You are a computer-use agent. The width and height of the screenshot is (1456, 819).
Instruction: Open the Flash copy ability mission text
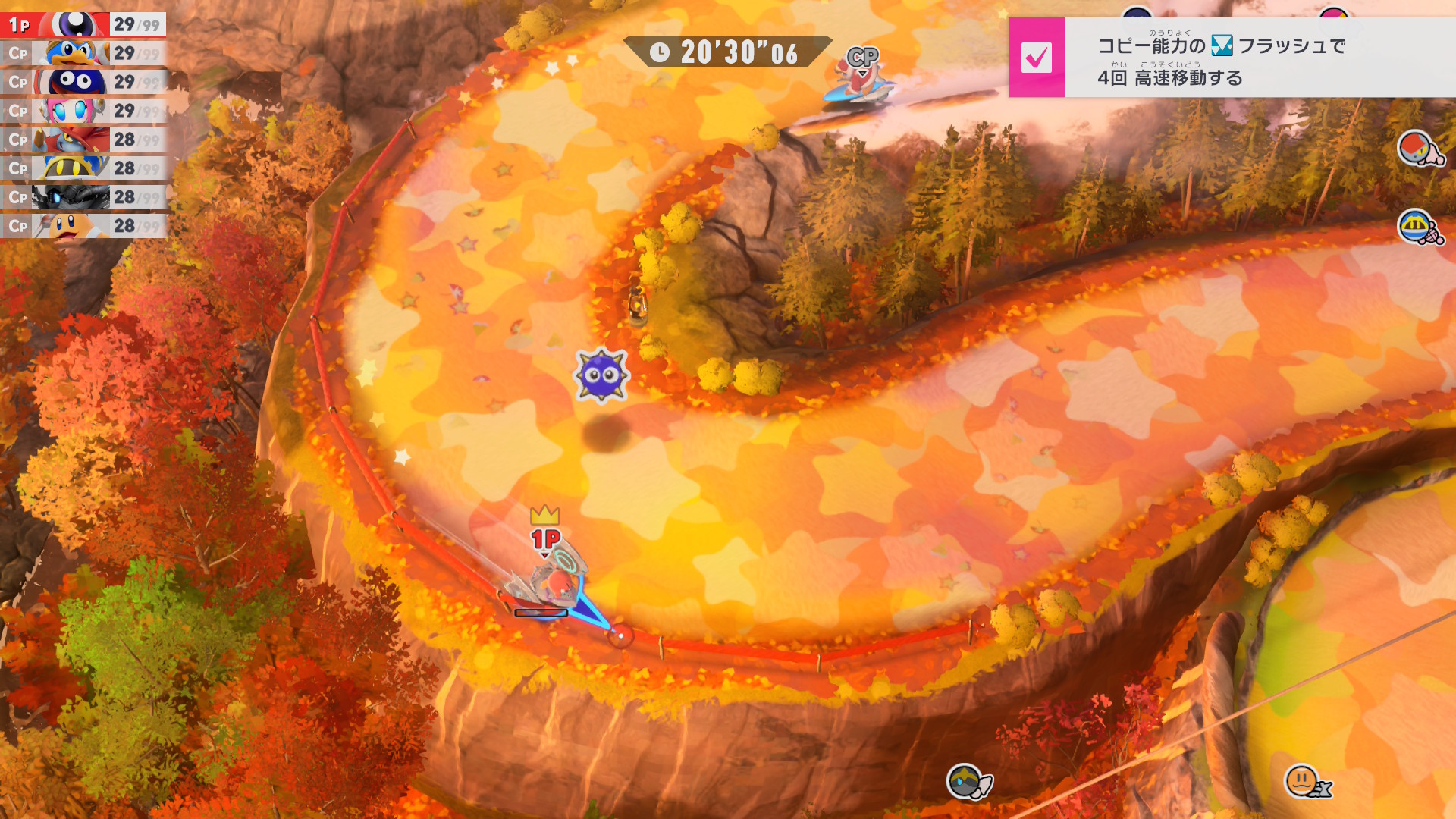(1221, 59)
